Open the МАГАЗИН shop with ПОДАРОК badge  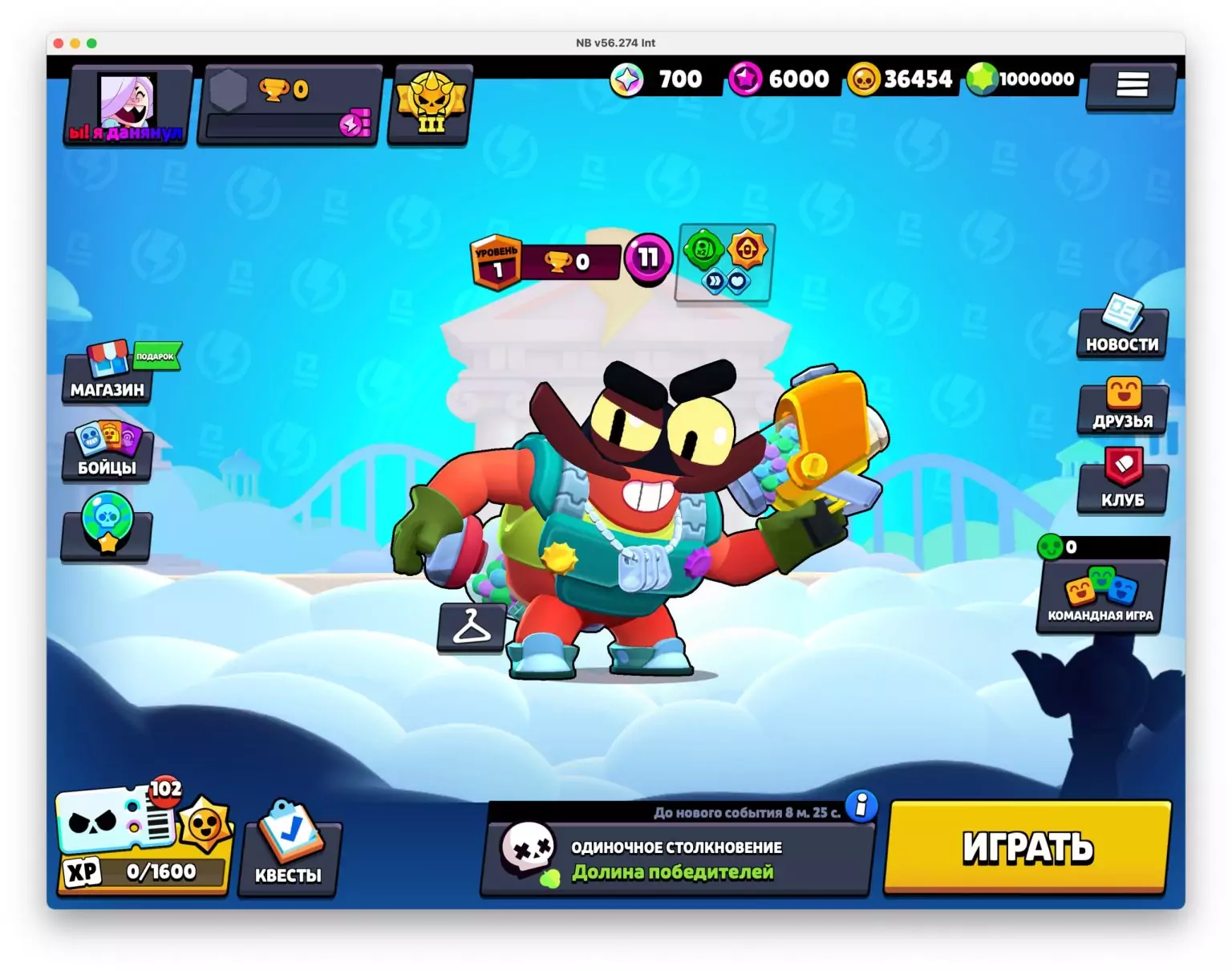[107, 377]
